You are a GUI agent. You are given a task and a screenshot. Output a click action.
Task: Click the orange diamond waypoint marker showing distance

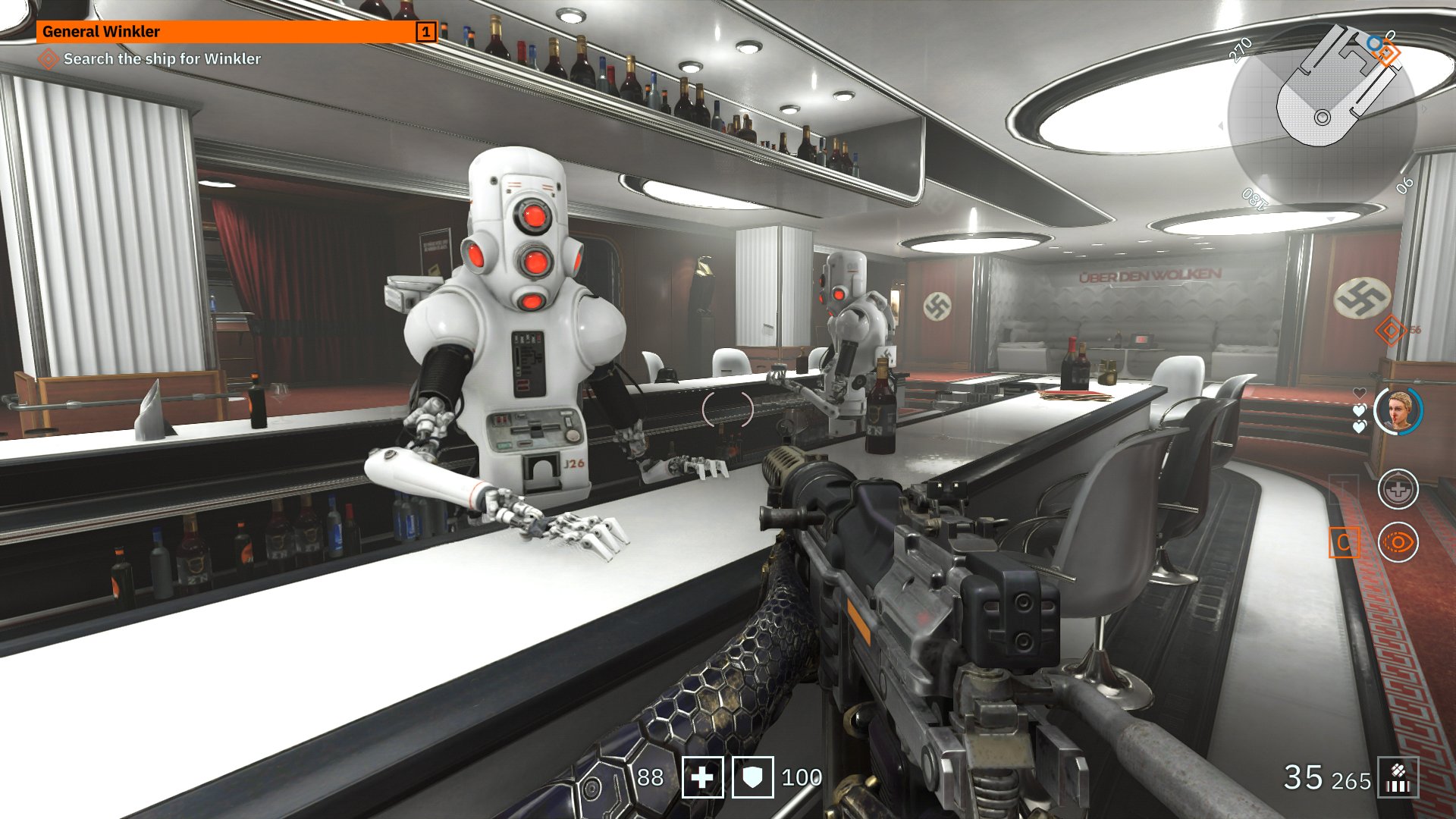tap(1390, 331)
